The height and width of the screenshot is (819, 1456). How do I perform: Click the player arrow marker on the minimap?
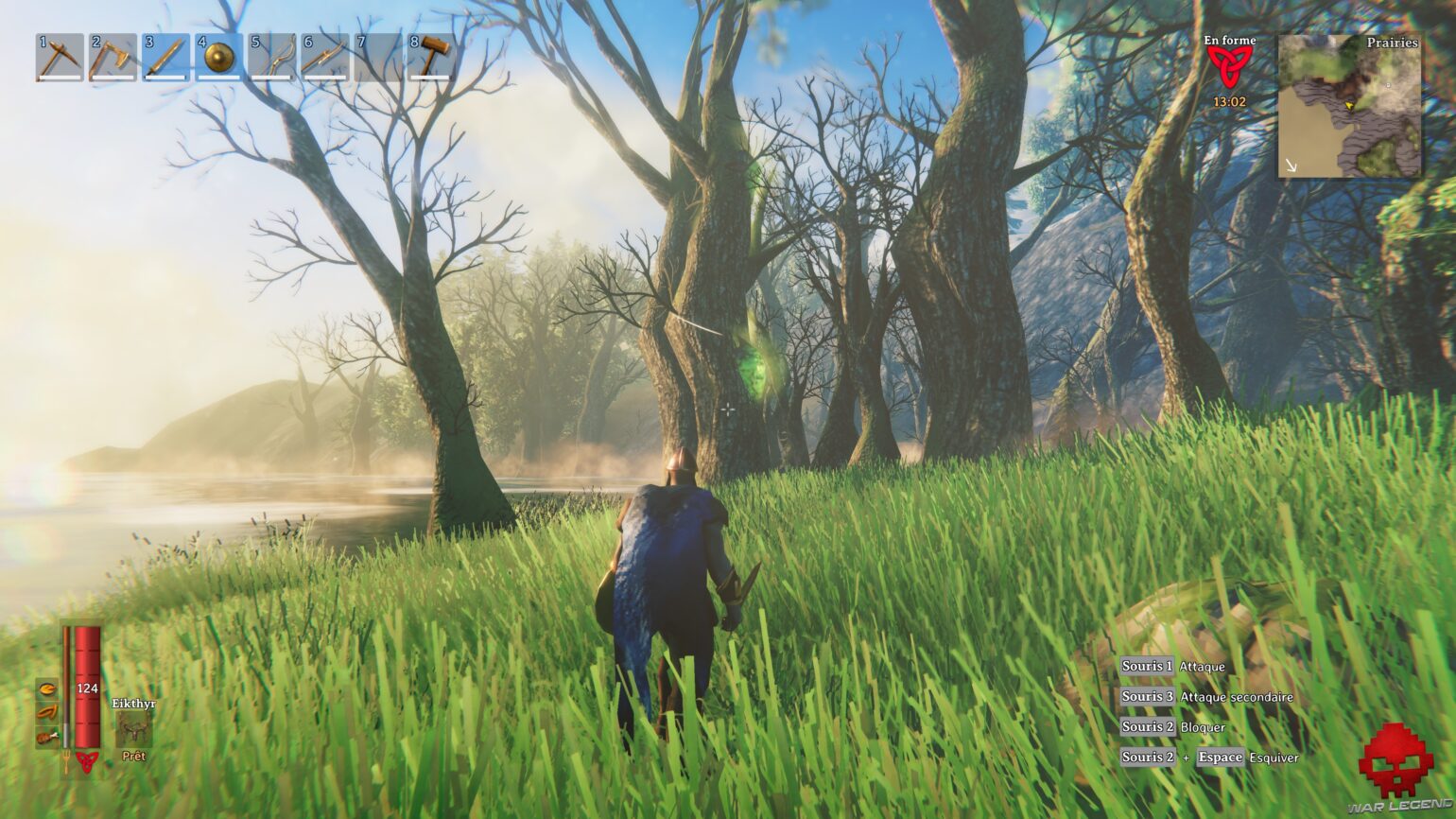point(1349,106)
